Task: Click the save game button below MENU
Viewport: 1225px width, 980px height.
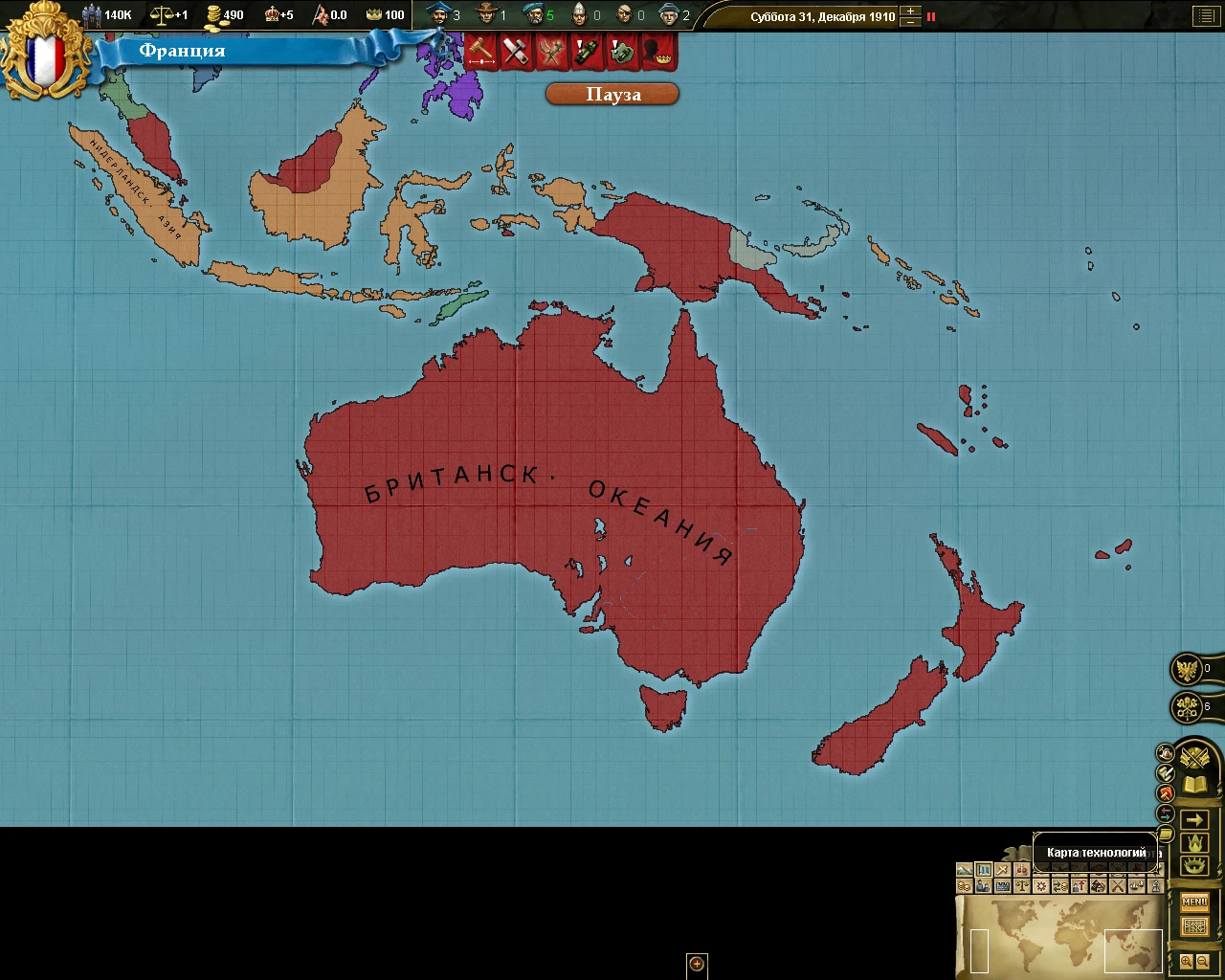Action: point(1195,924)
